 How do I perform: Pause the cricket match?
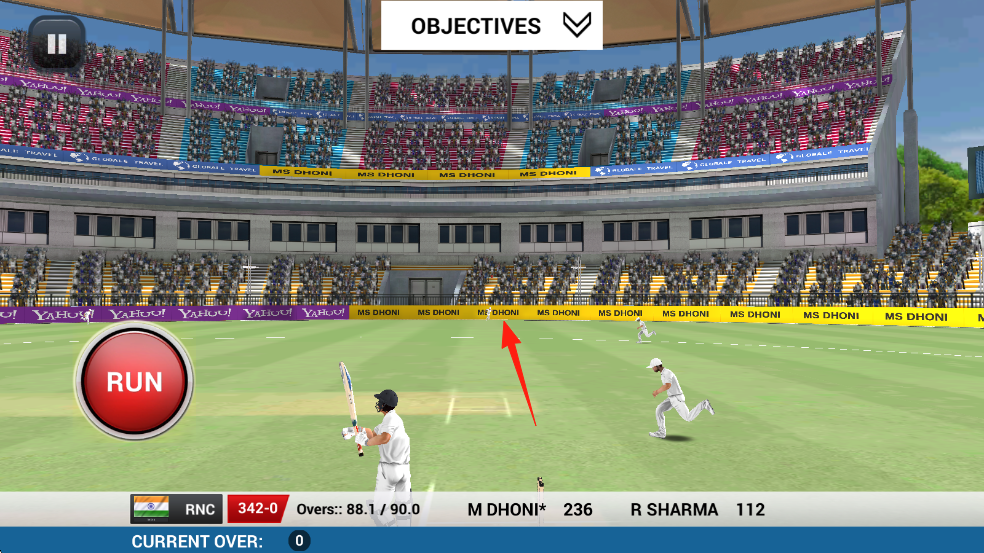coord(56,44)
